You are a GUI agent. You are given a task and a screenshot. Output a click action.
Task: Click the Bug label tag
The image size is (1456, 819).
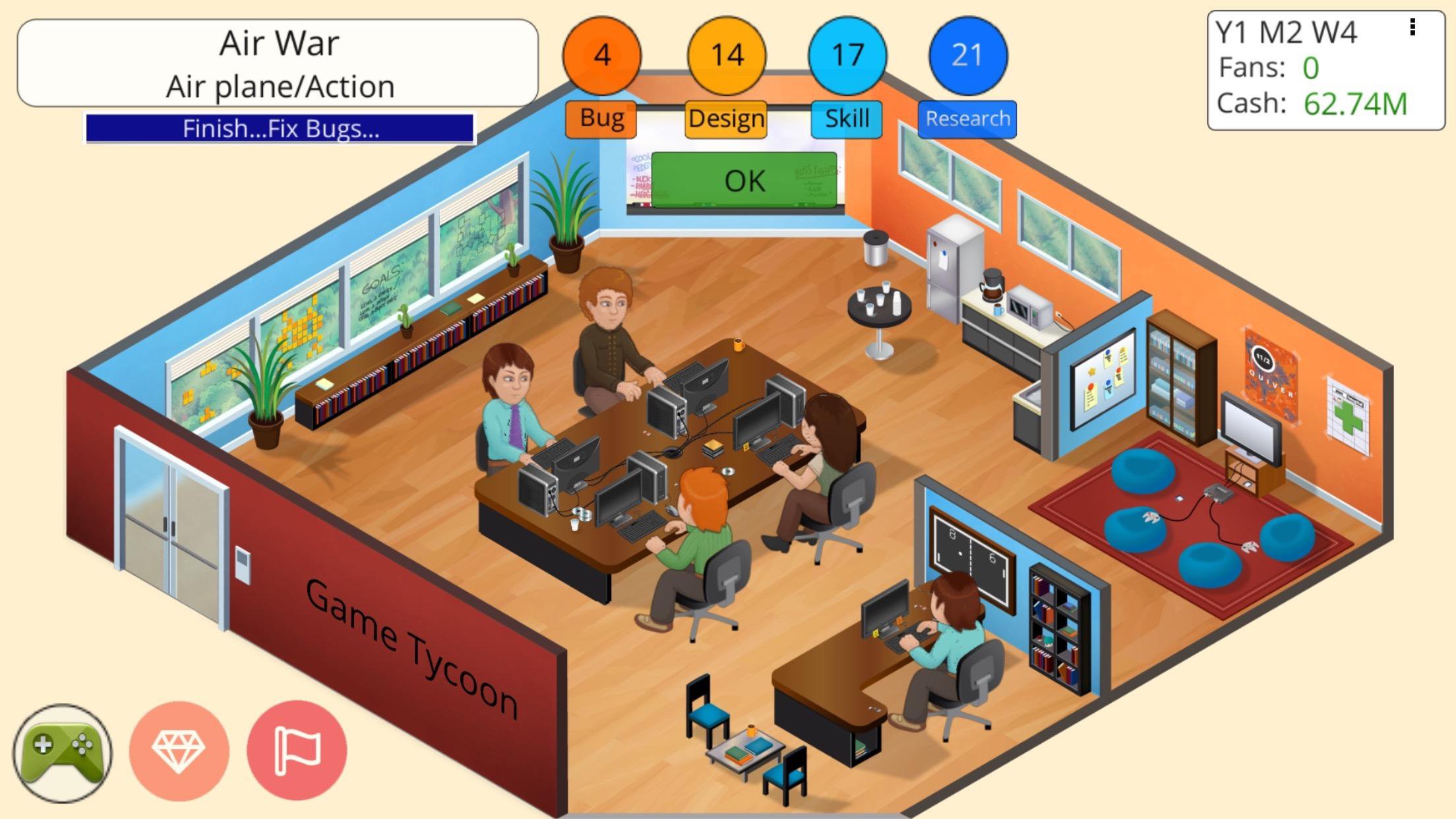(x=601, y=119)
